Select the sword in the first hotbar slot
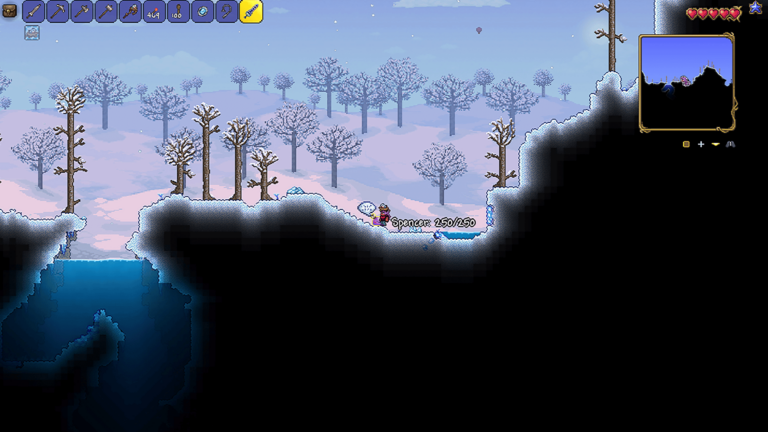 click(x=33, y=12)
